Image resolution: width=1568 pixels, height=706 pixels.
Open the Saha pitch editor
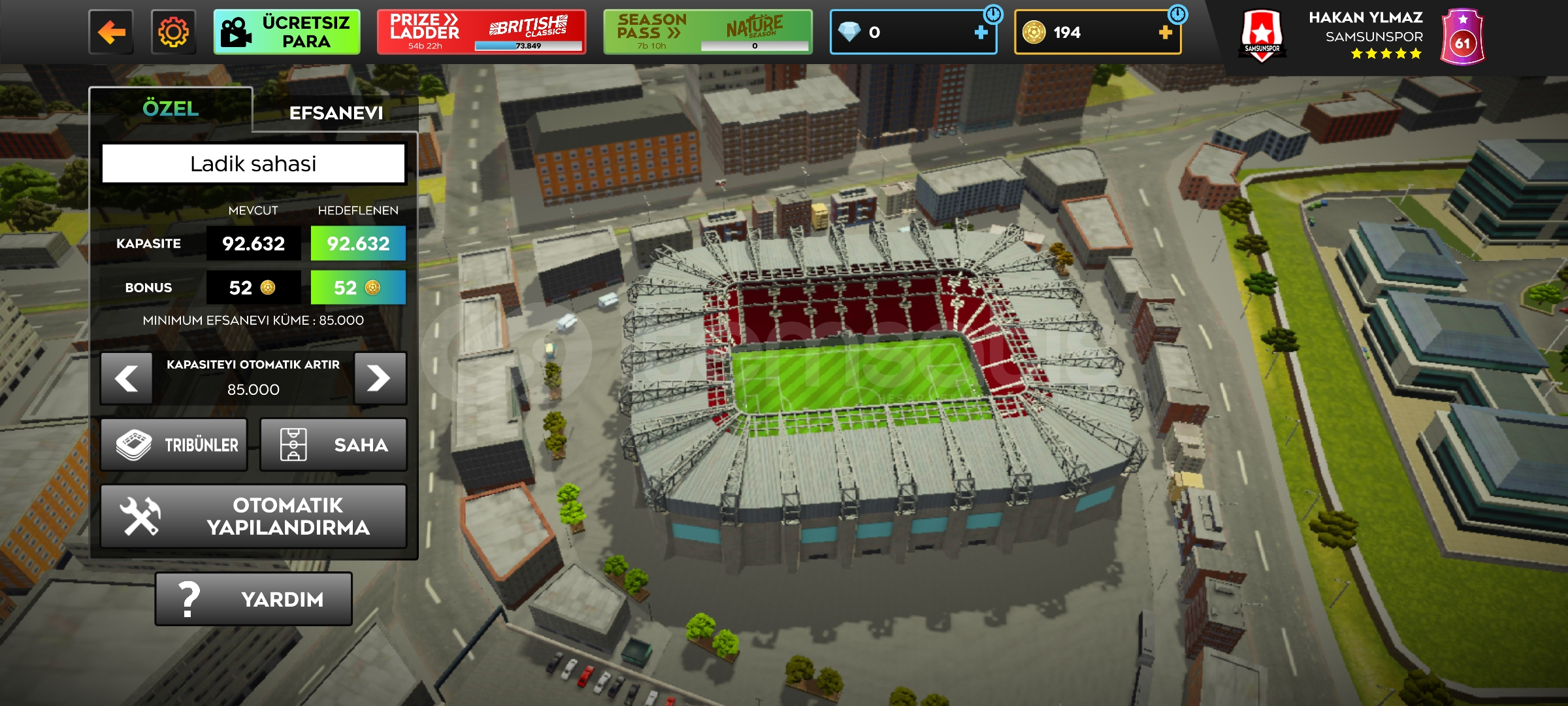tap(333, 445)
